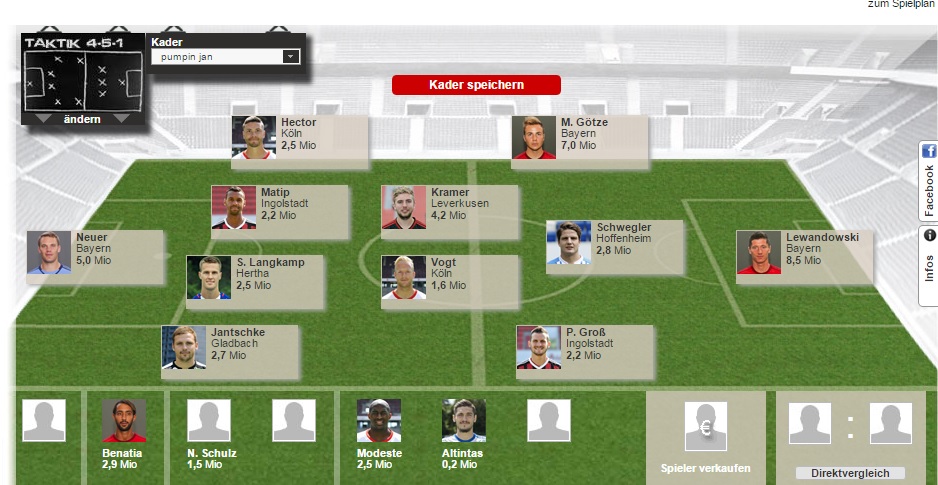Pick Vogt from Köln
Image resolution: width=938 pixels, height=485 pixels.
point(449,277)
